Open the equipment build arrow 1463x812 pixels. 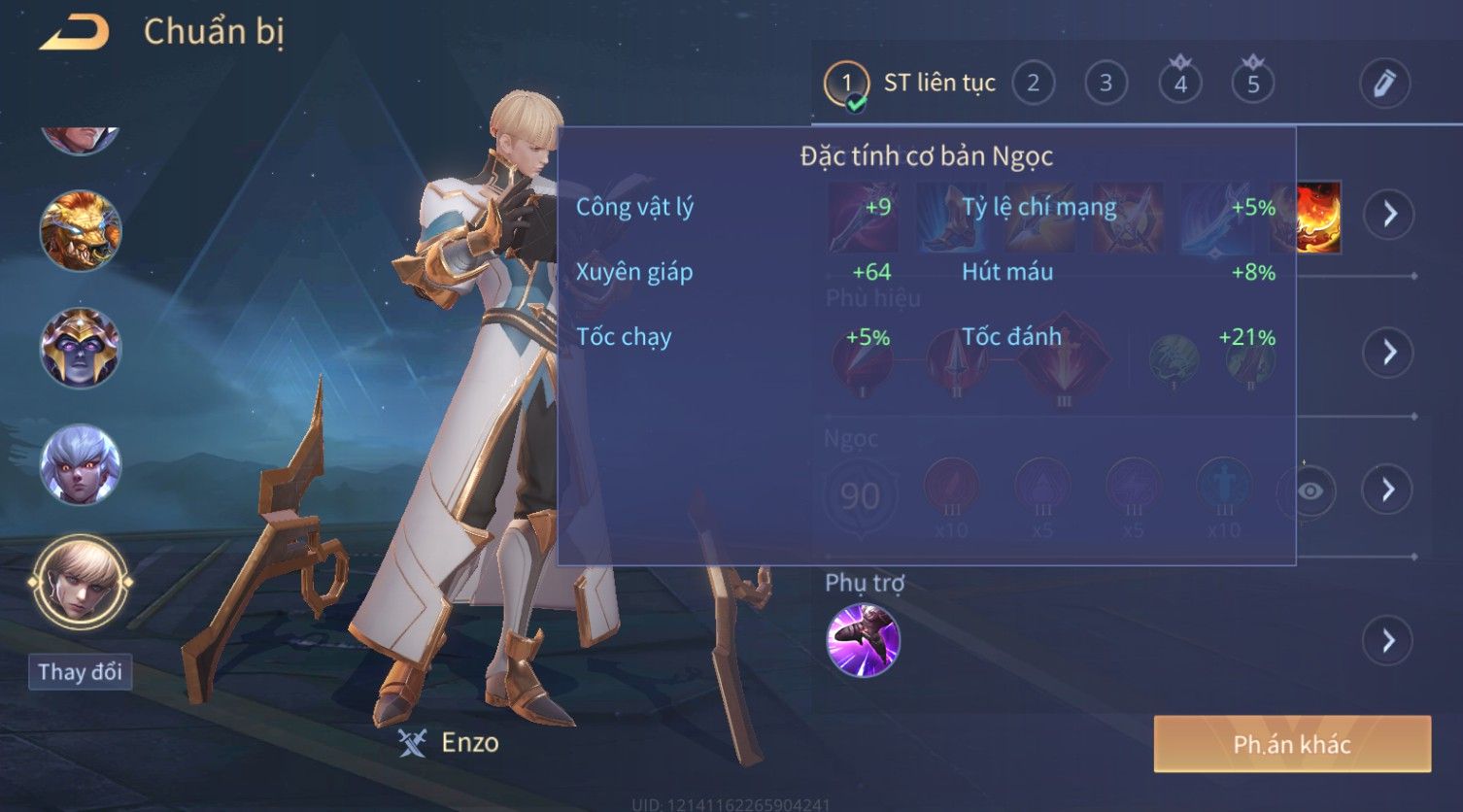[x=1389, y=214]
